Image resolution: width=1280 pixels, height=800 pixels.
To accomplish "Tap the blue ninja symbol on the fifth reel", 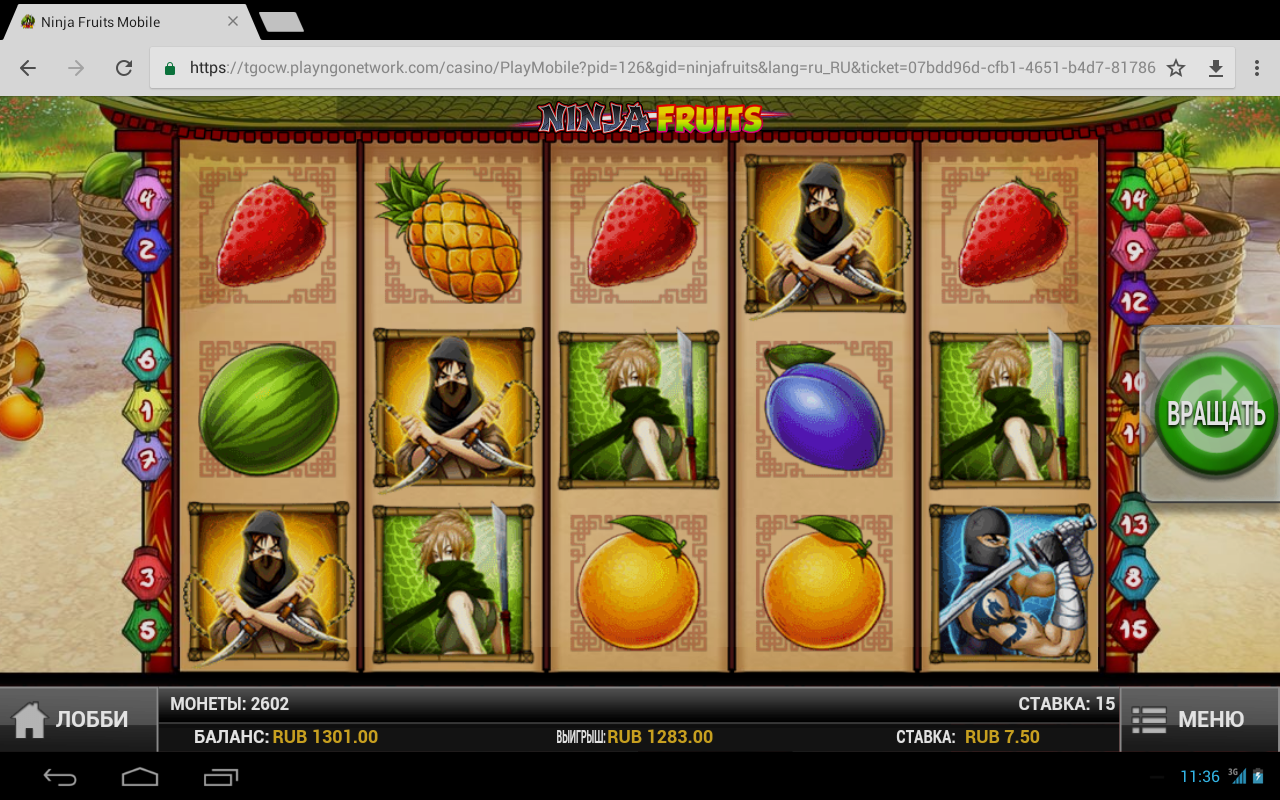I will pyautogui.click(x=1010, y=585).
